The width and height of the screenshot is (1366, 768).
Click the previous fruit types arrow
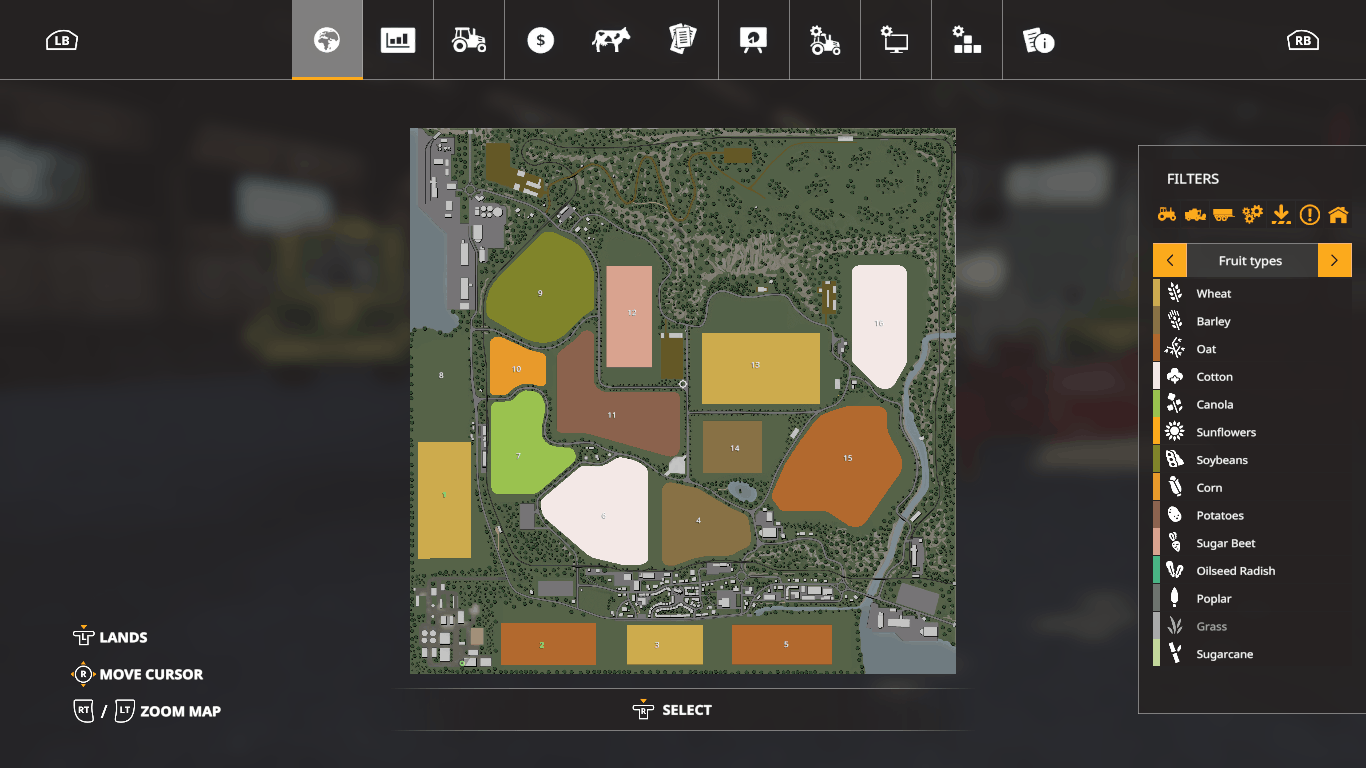point(1170,261)
